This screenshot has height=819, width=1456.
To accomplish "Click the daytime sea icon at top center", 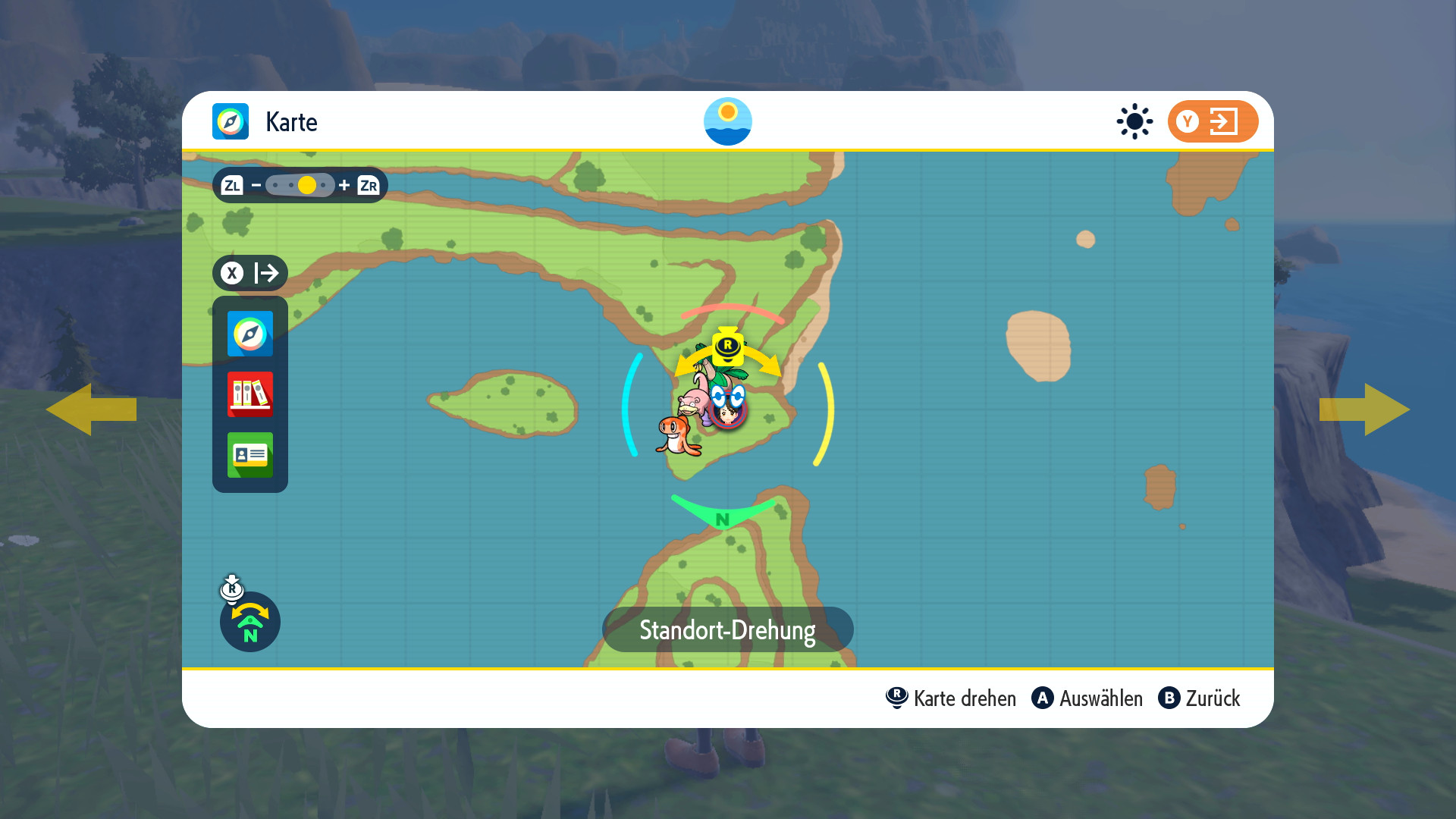I will (727, 121).
